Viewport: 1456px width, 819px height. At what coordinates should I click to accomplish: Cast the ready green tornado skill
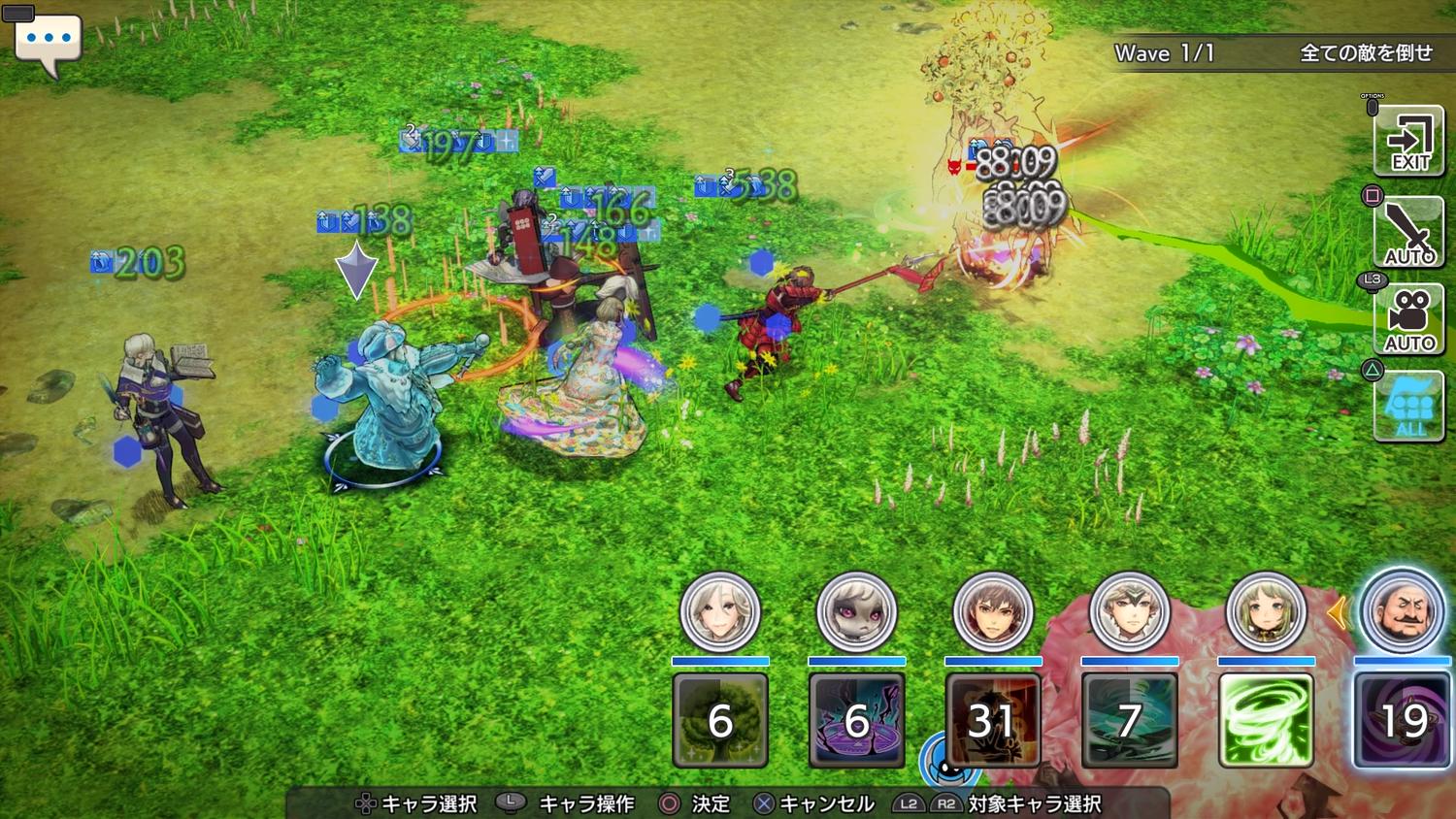1266,720
